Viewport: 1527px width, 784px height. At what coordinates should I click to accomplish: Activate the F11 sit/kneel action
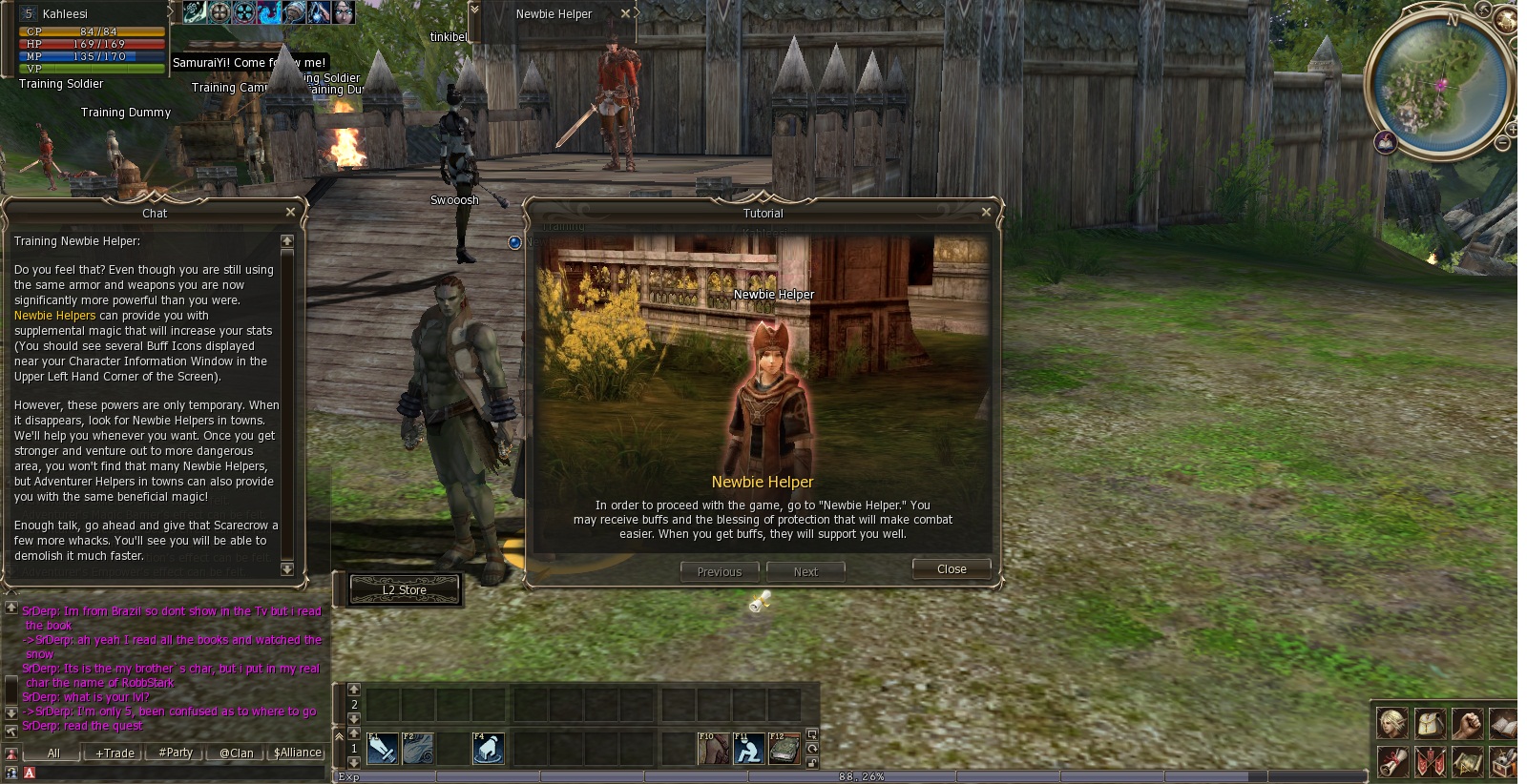[748, 749]
